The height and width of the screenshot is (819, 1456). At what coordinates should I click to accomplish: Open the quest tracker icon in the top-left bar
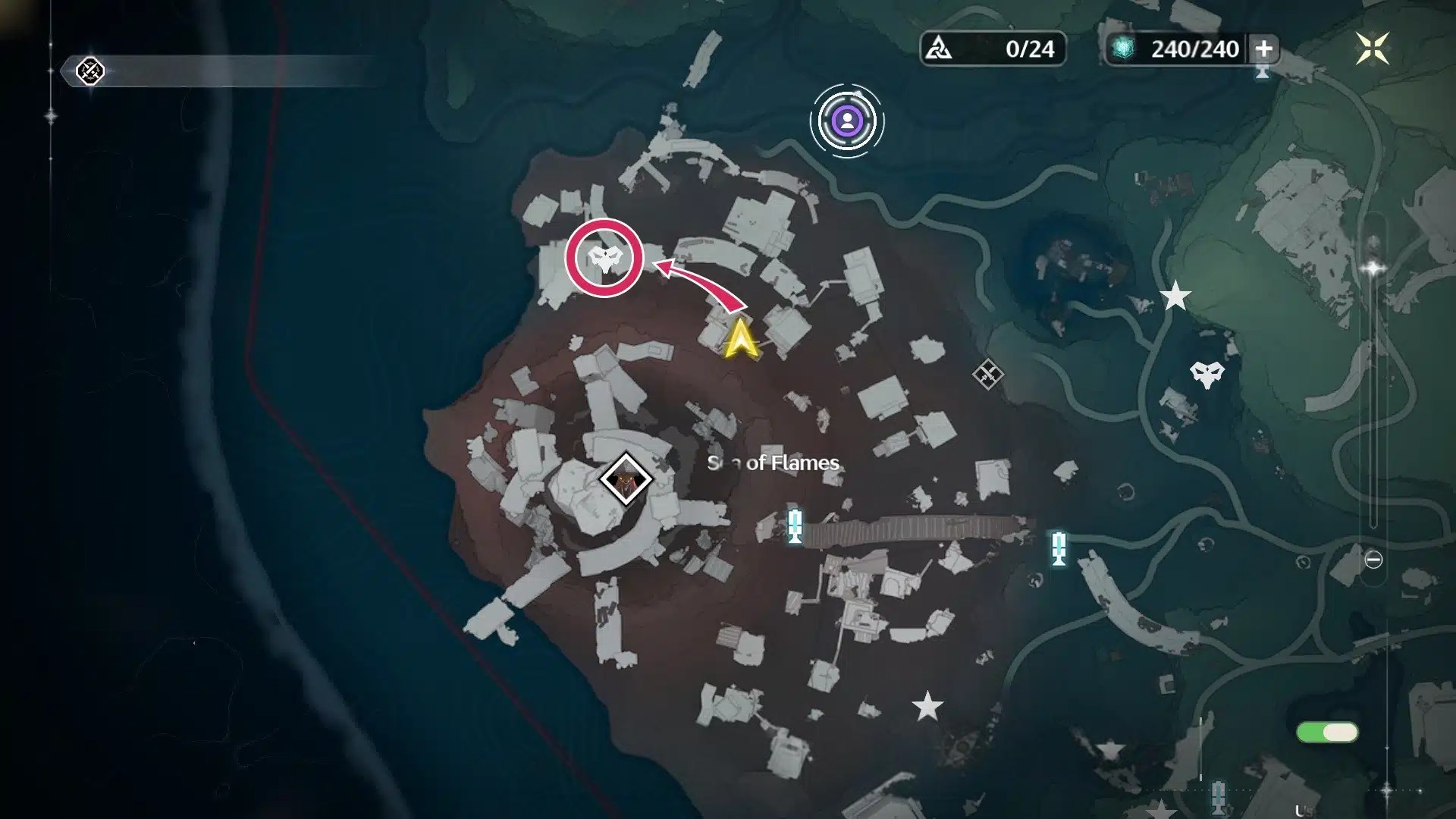[90, 71]
